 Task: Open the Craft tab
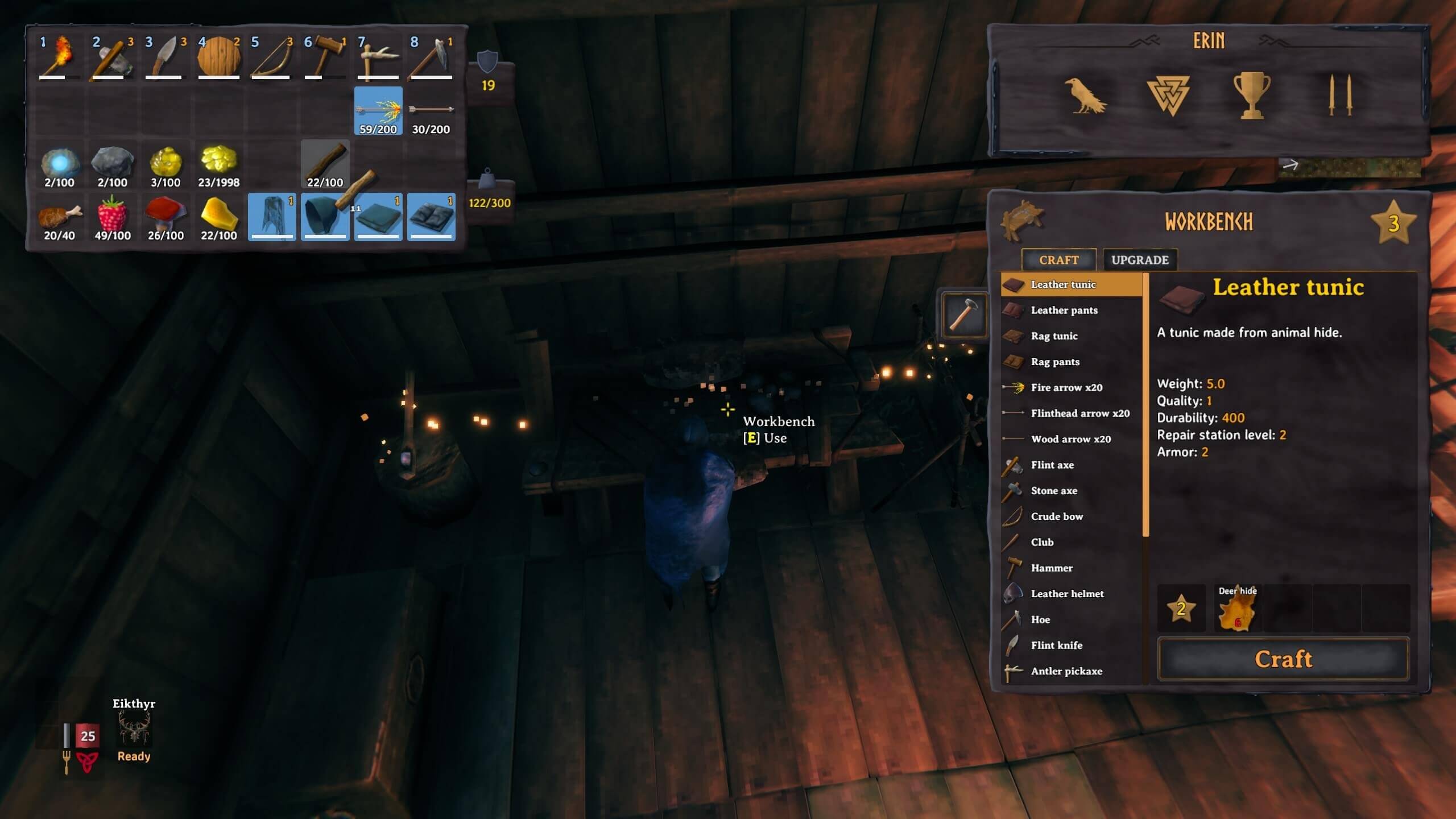[x=1058, y=260]
